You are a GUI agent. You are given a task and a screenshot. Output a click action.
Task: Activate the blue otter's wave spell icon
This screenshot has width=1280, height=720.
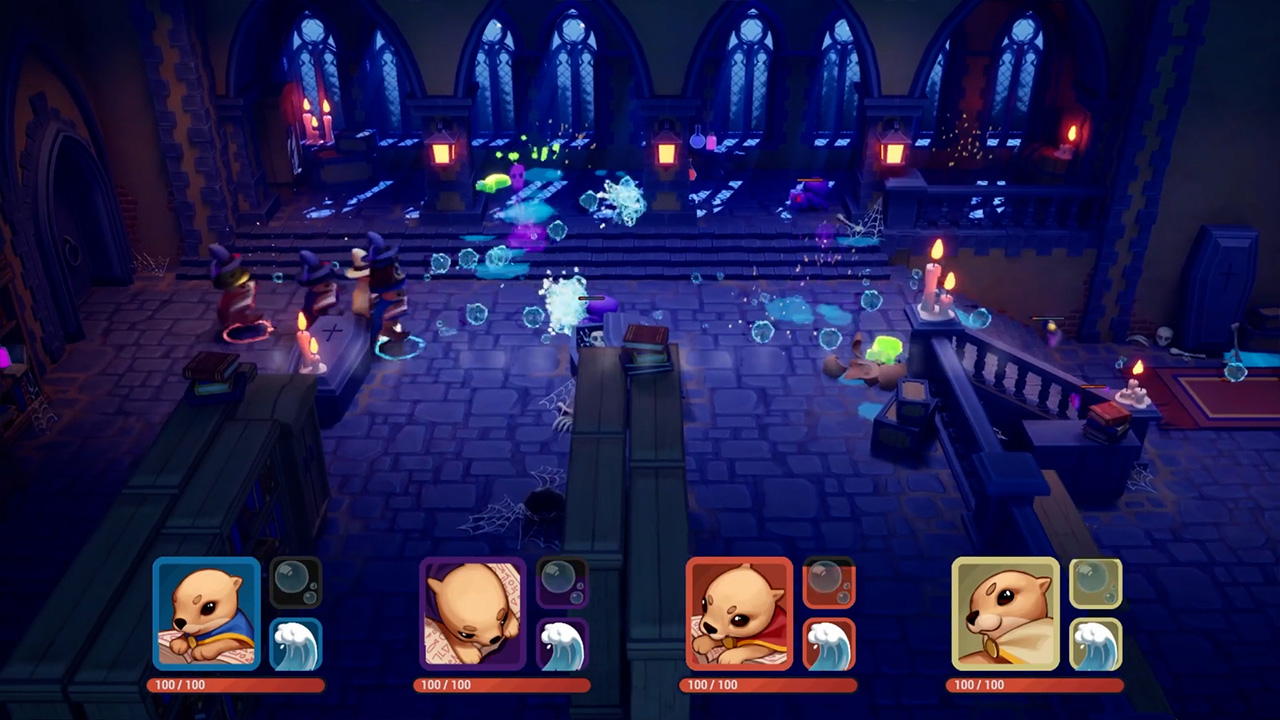(x=297, y=643)
